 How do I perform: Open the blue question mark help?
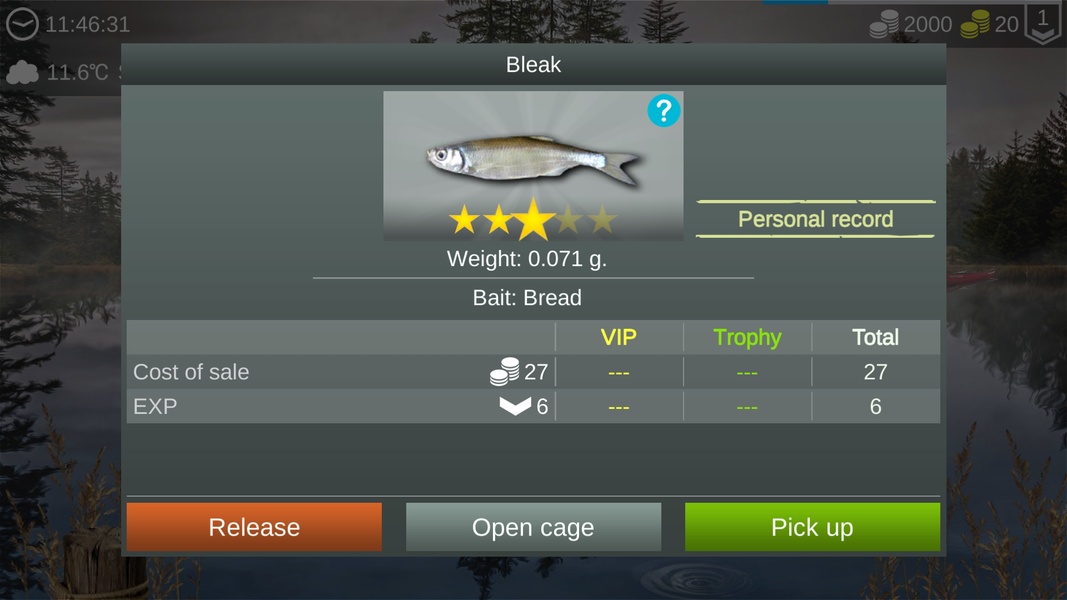(x=663, y=111)
